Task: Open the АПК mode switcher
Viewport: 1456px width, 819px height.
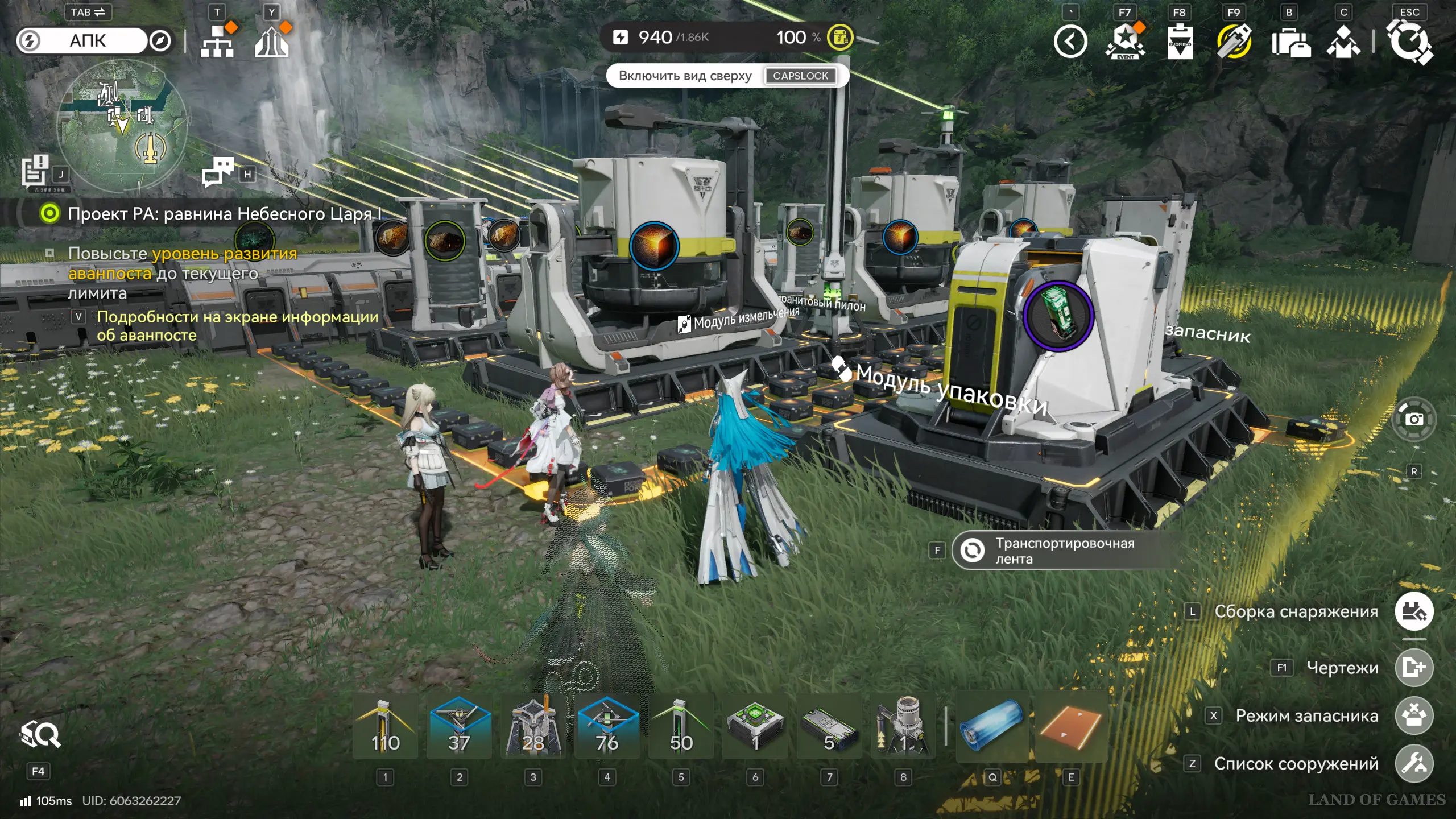Action: [x=88, y=41]
